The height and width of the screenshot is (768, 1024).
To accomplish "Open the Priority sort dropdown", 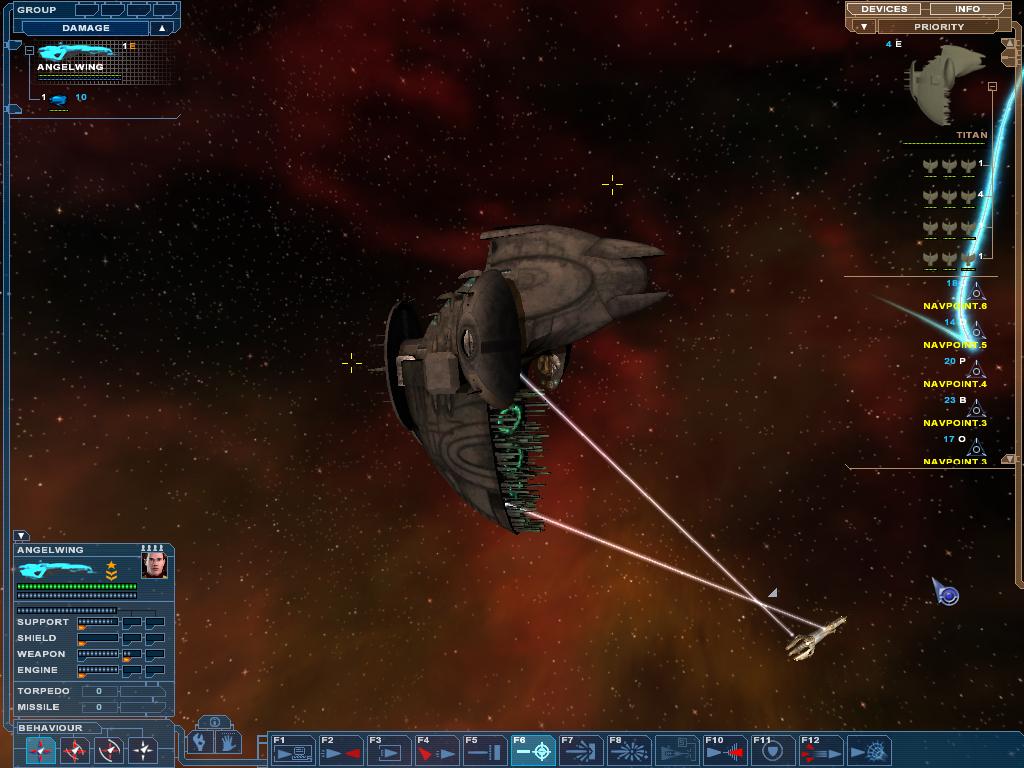I will (x=938, y=27).
